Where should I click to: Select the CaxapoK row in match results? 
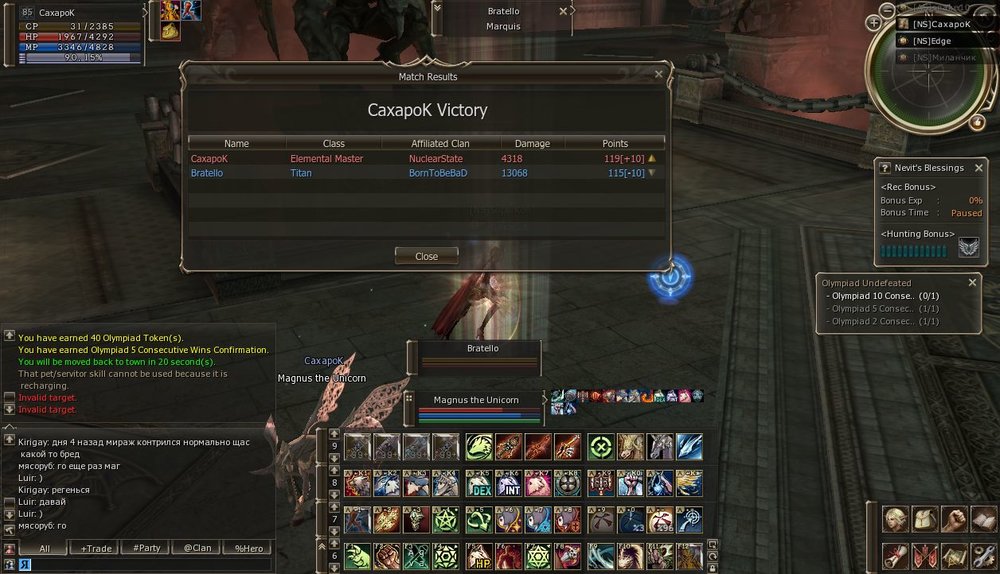[426, 158]
